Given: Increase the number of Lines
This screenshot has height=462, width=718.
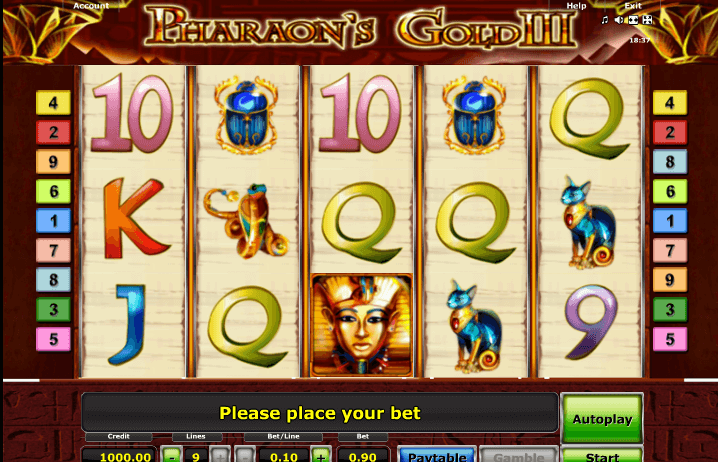Looking at the screenshot, I should pyautogui.click(x=218, y=456).
